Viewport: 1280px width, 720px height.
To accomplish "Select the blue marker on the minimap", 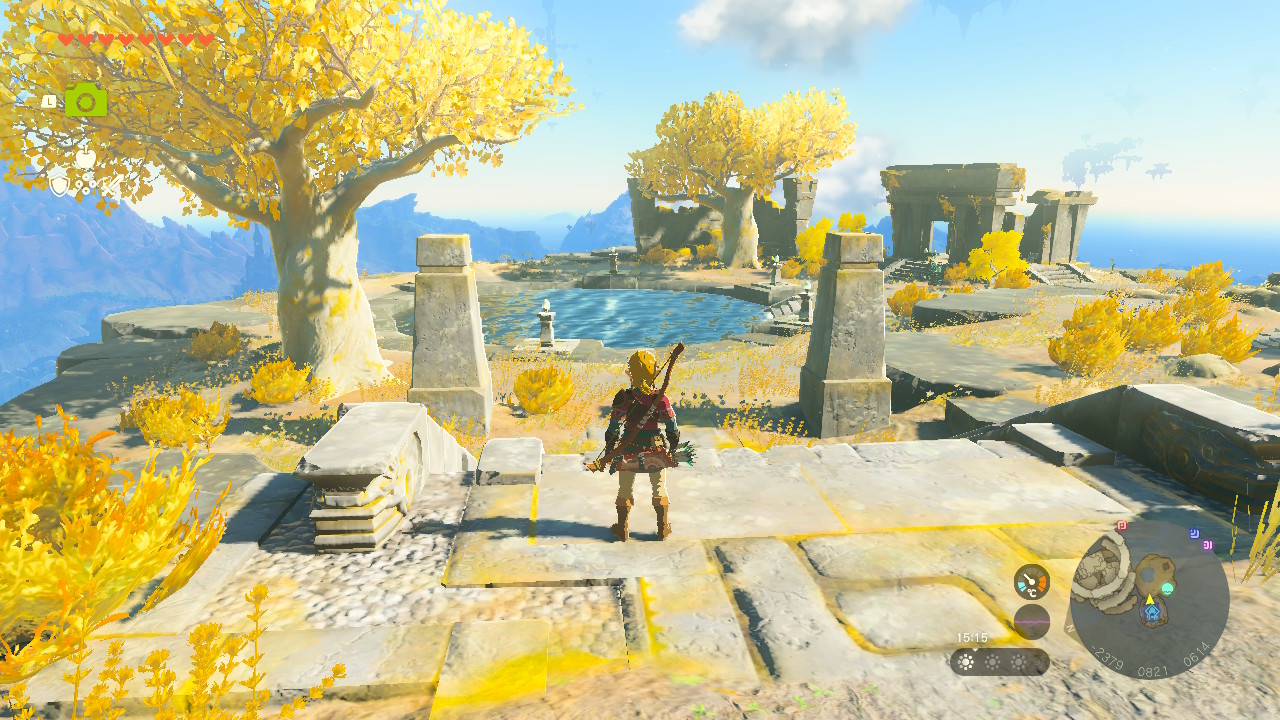I will pos(1194,534).
